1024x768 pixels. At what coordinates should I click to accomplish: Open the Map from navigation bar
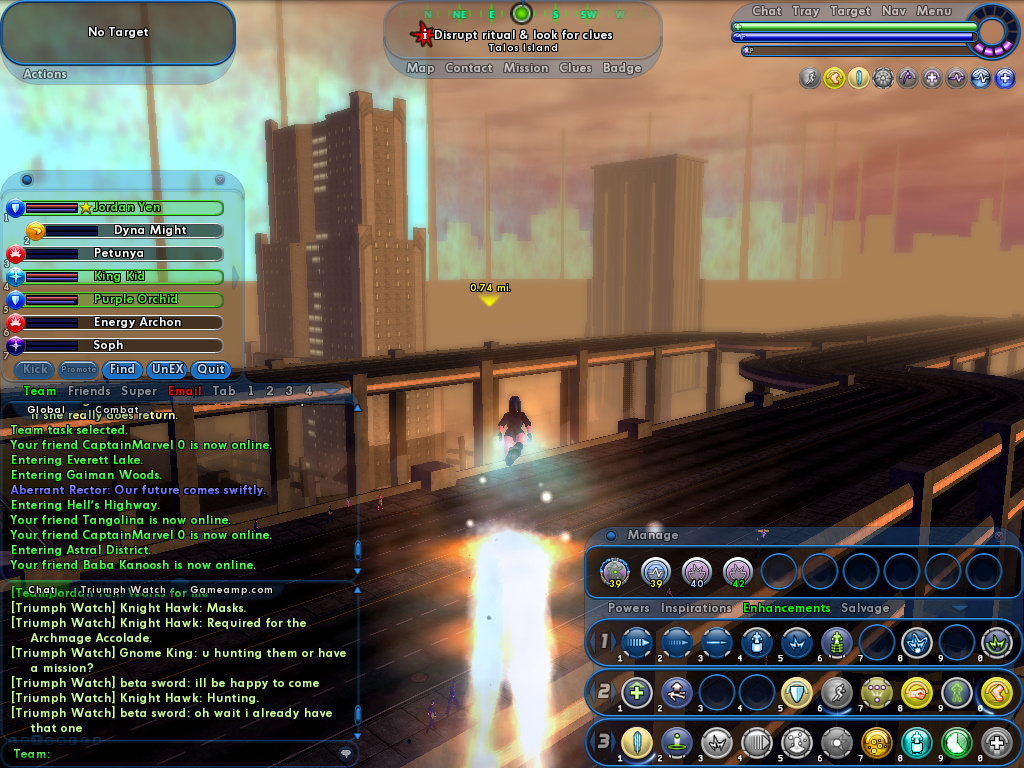[420, 68]
